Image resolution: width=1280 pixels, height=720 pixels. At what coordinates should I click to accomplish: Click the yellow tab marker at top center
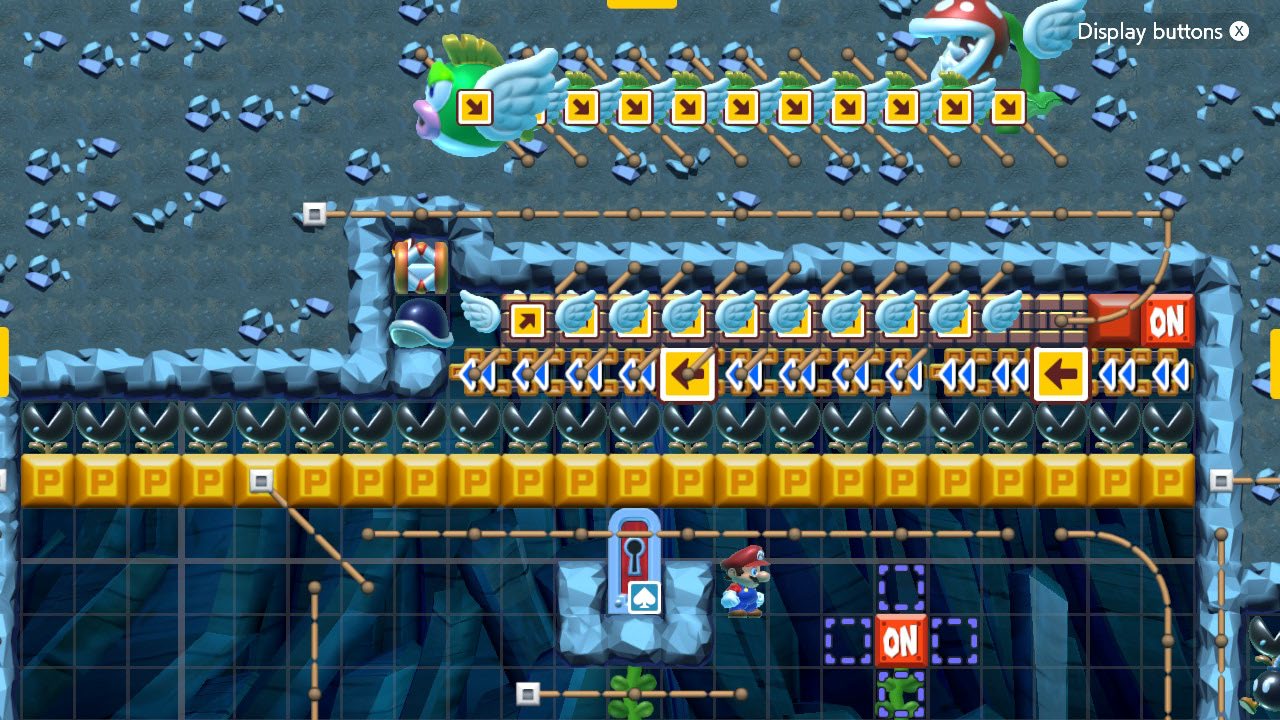tap(641, 4)
